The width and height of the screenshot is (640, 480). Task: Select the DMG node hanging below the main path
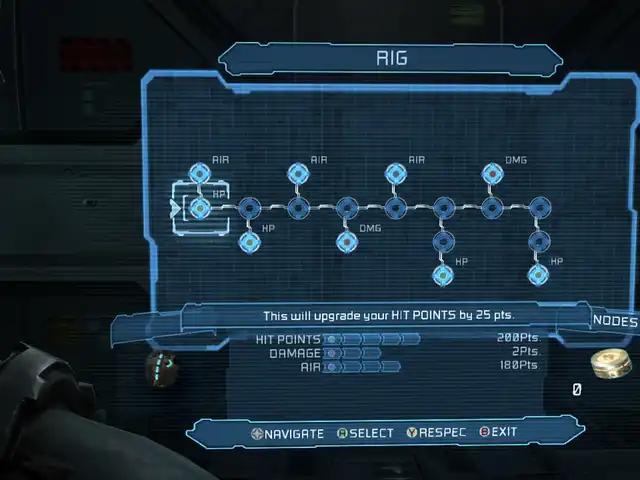tap(346, 241)
